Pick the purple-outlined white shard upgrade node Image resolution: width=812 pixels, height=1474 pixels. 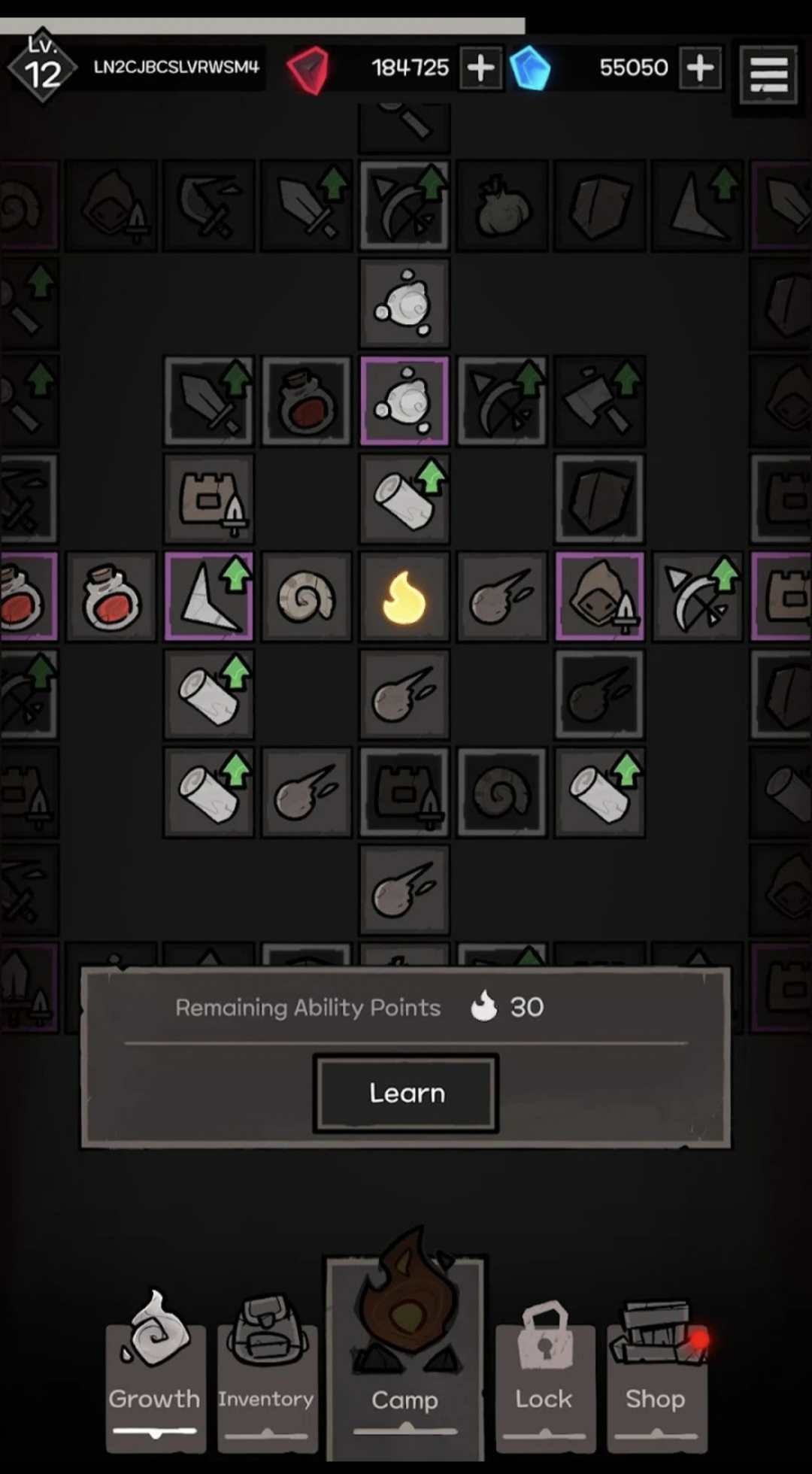point(209,597)
